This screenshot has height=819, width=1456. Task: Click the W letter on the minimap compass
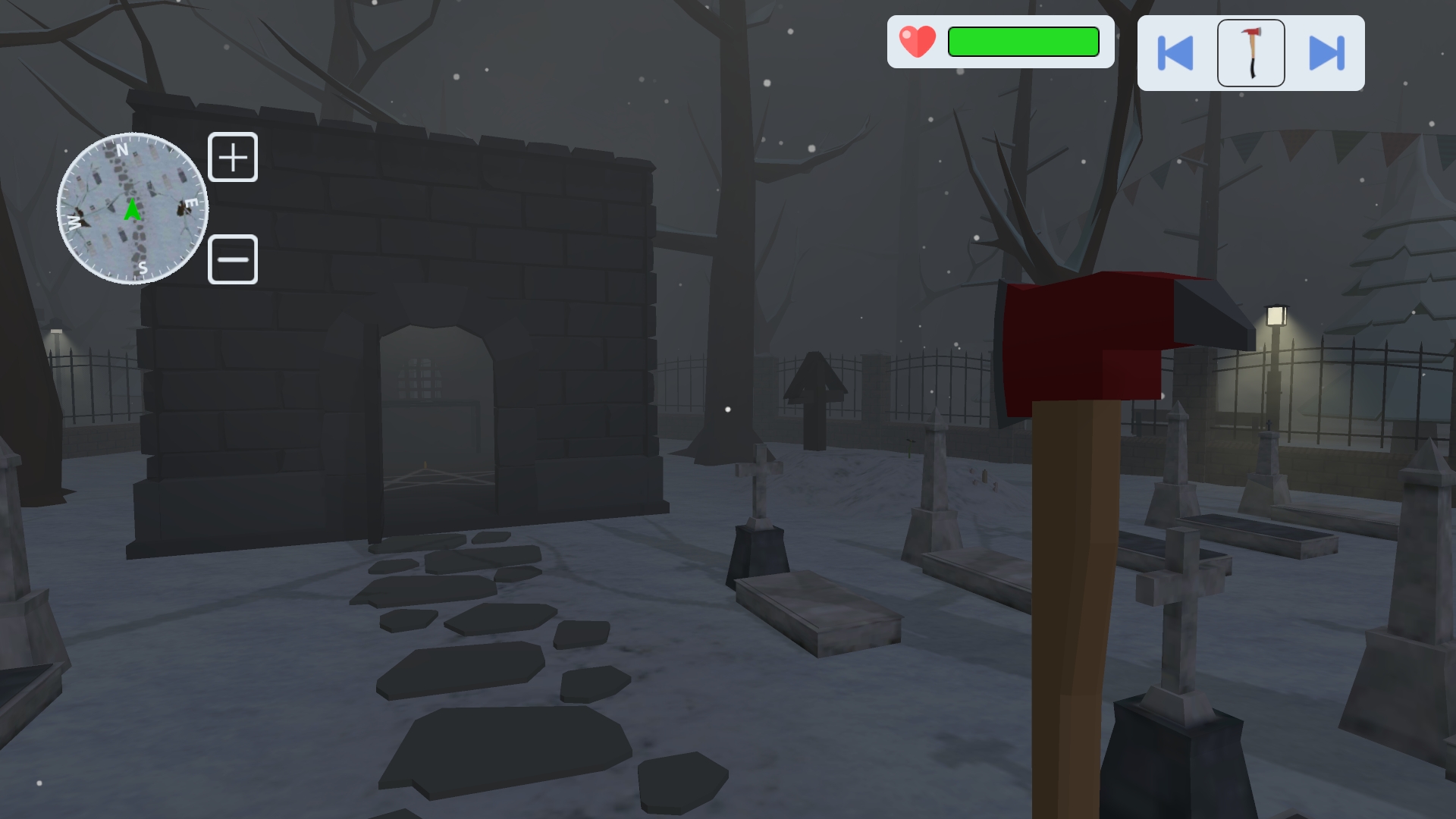click(x=74, y=221)
